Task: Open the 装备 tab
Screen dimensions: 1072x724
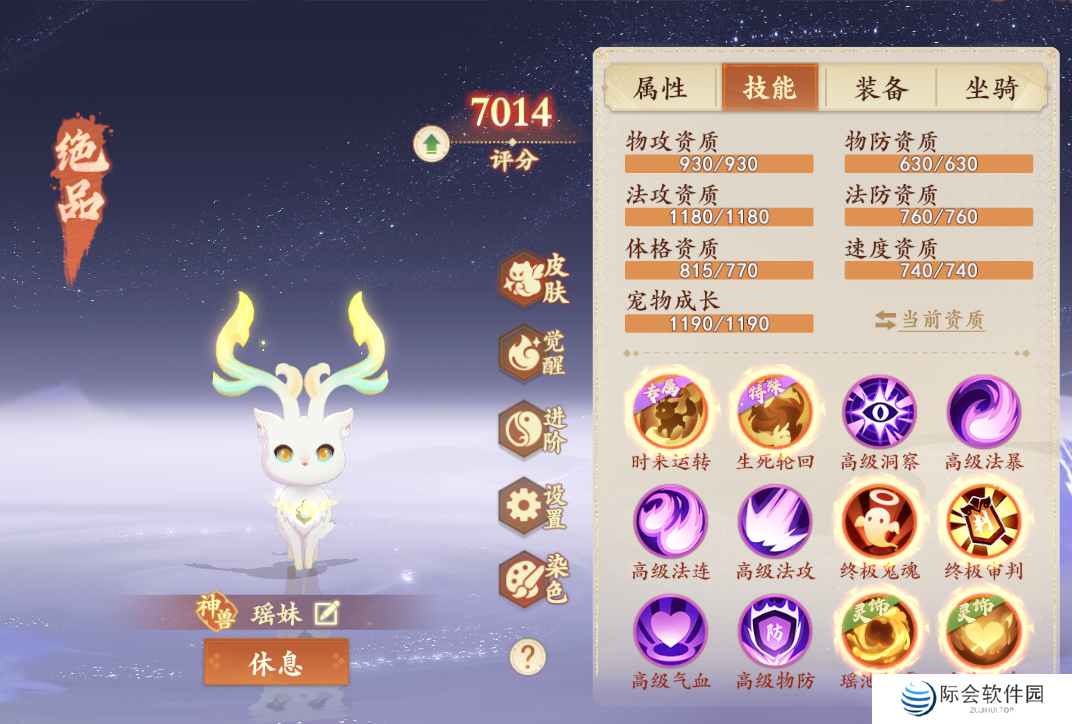Action: [x=881, y=88]
